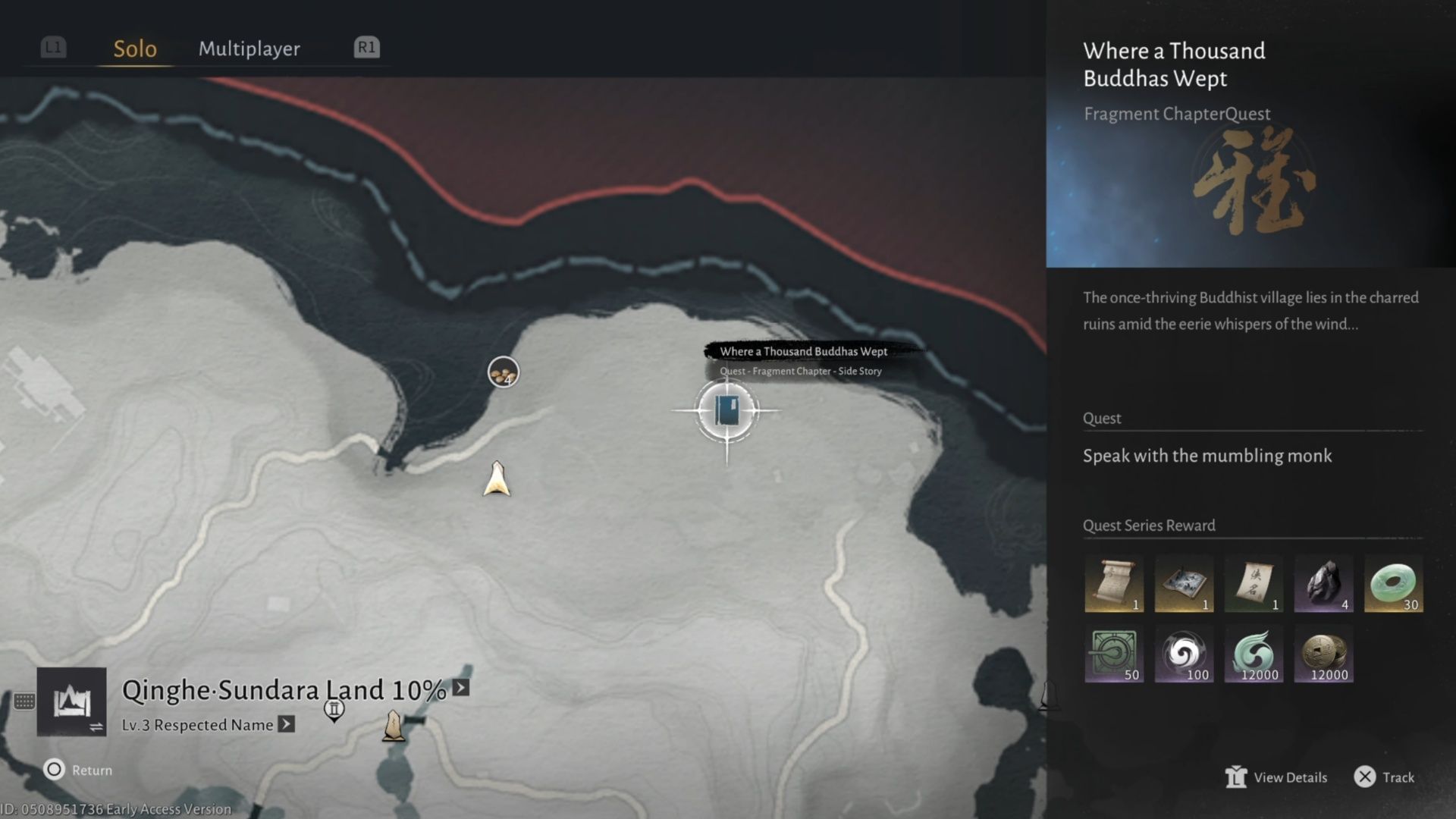1456x819 pixels.
Task: Expand the Lv.3 Respected Name chevron
Action: (x=286, y=725)
